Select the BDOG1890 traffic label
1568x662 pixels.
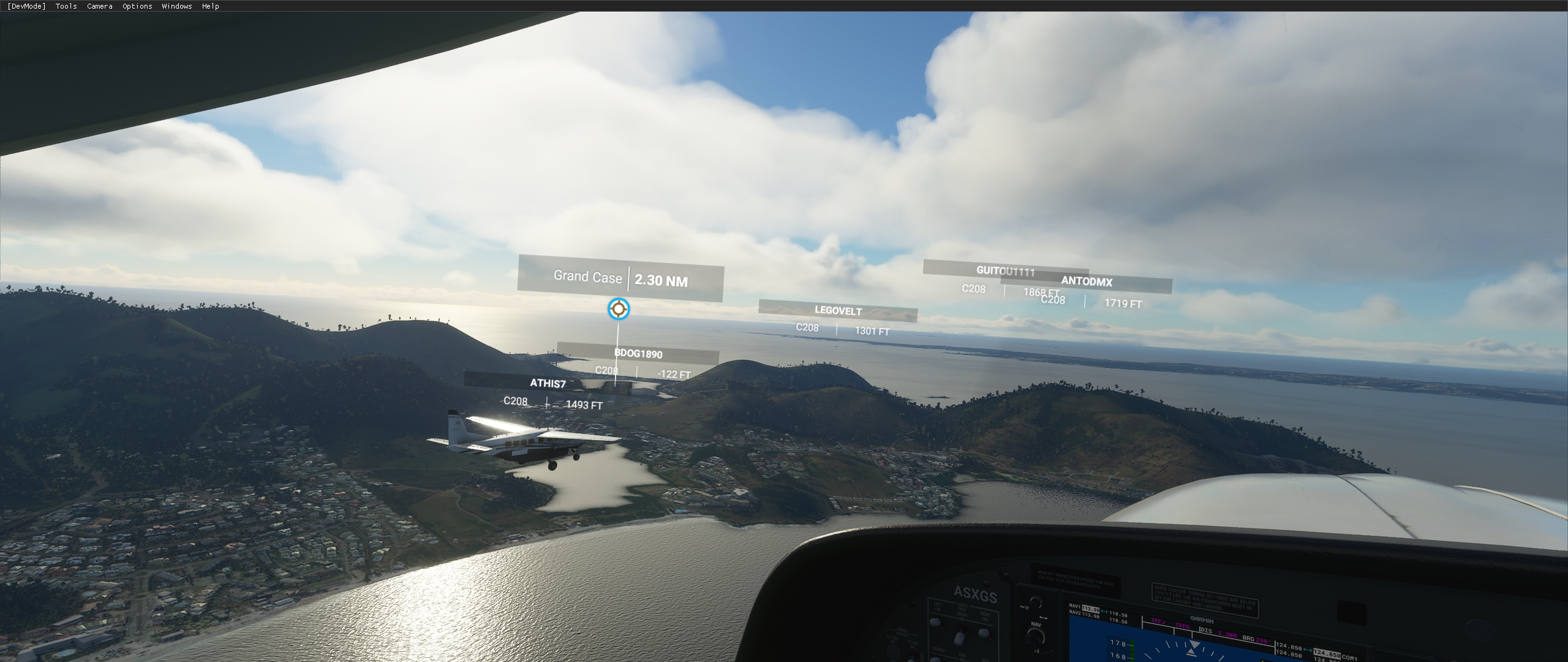point(639,354)
